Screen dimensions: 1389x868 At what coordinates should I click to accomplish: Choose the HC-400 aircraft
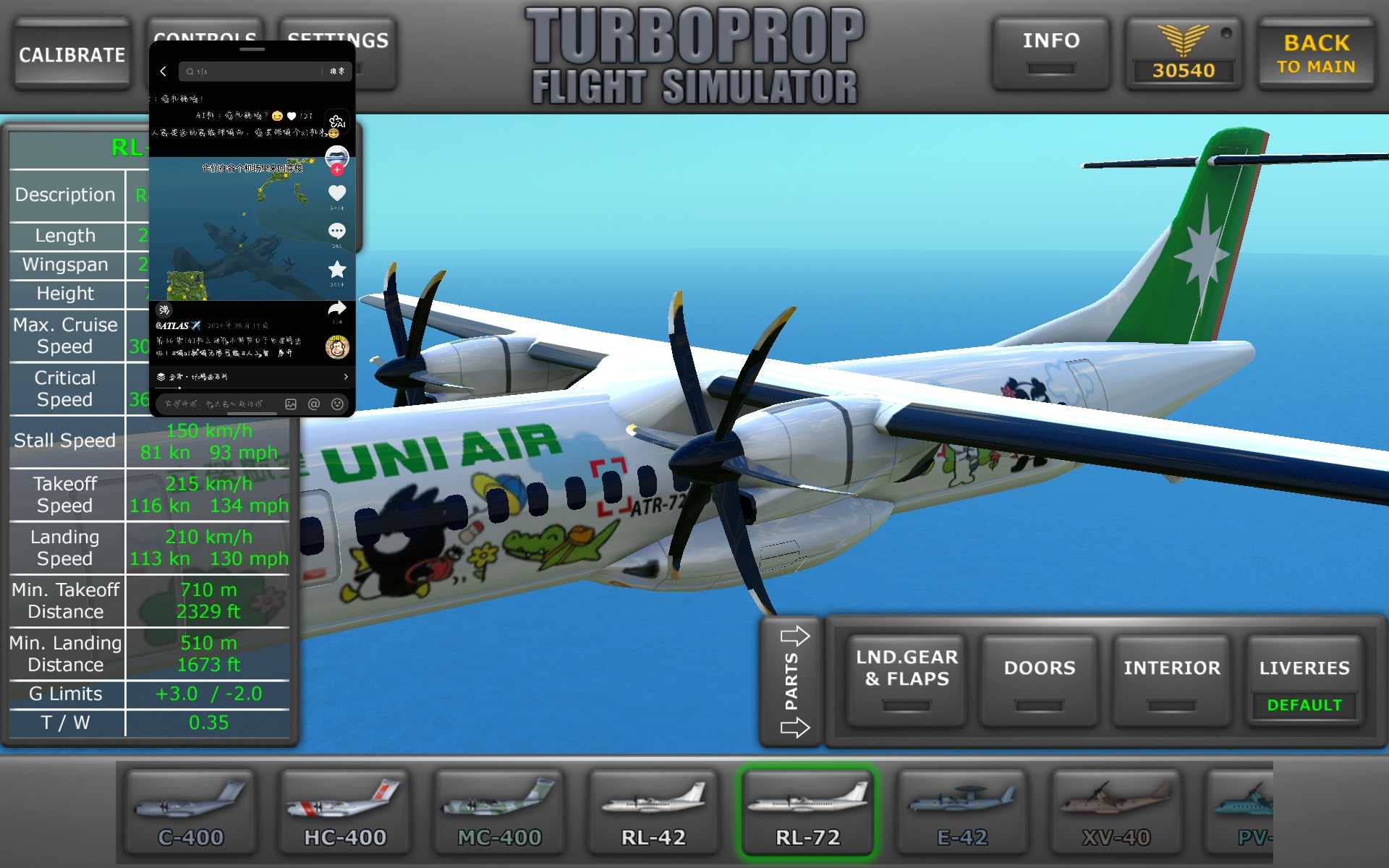(x=345, y=812)
